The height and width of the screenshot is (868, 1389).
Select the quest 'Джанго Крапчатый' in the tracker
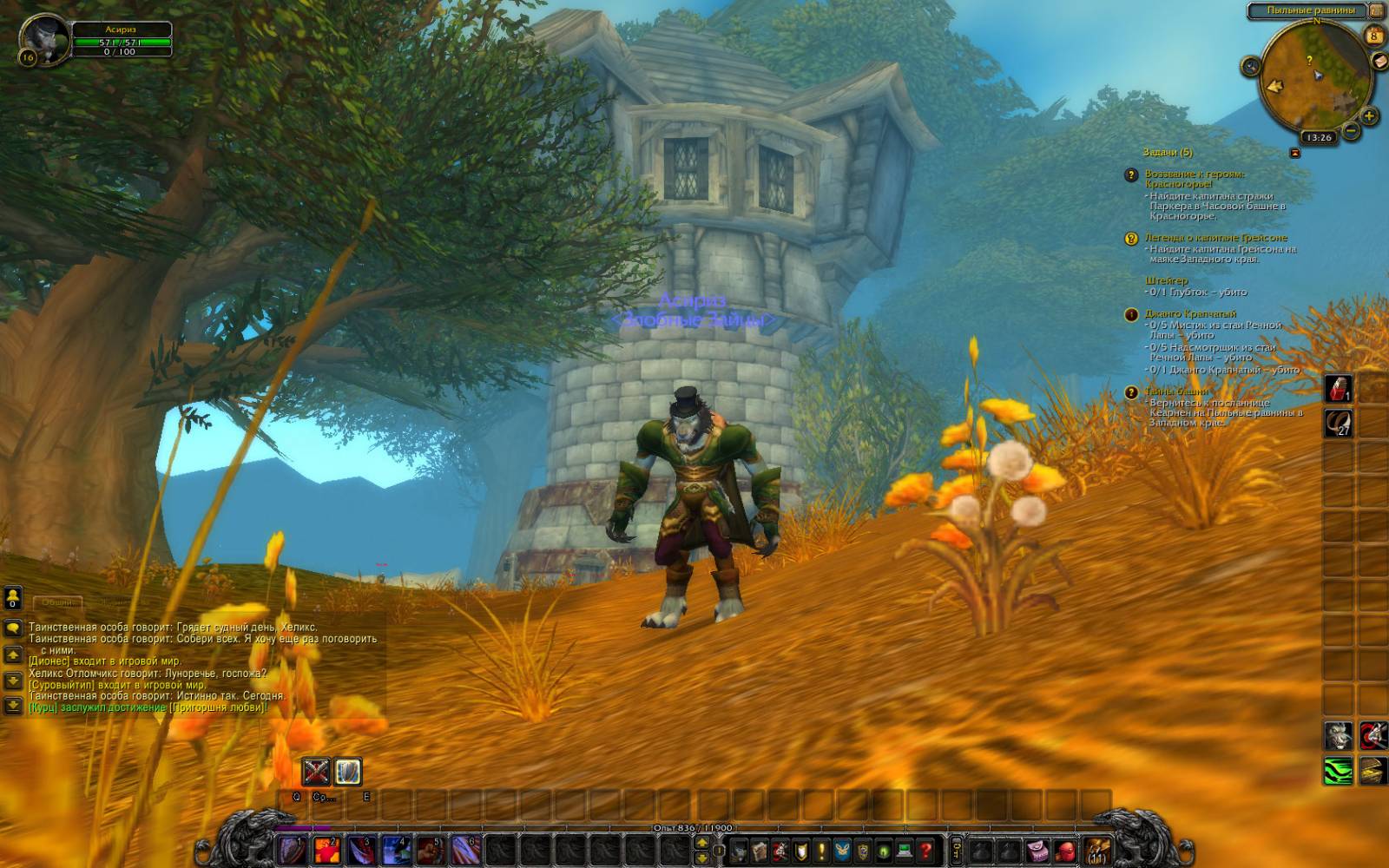tap(1190, 313)
